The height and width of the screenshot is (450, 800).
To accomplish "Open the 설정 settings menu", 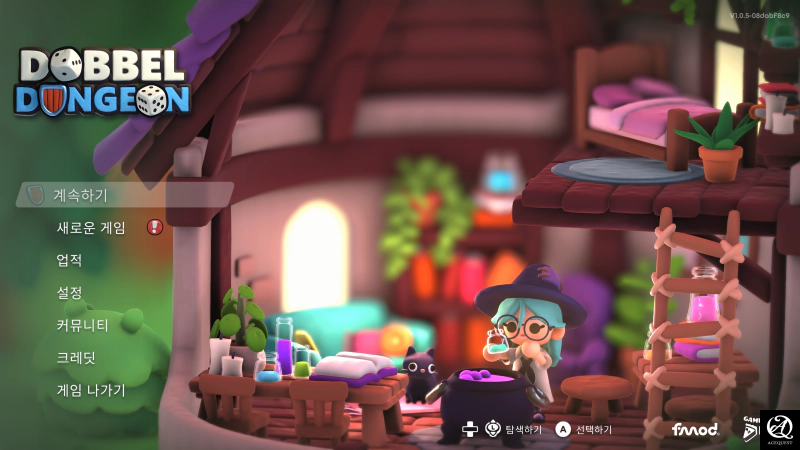I will [69, 293].
